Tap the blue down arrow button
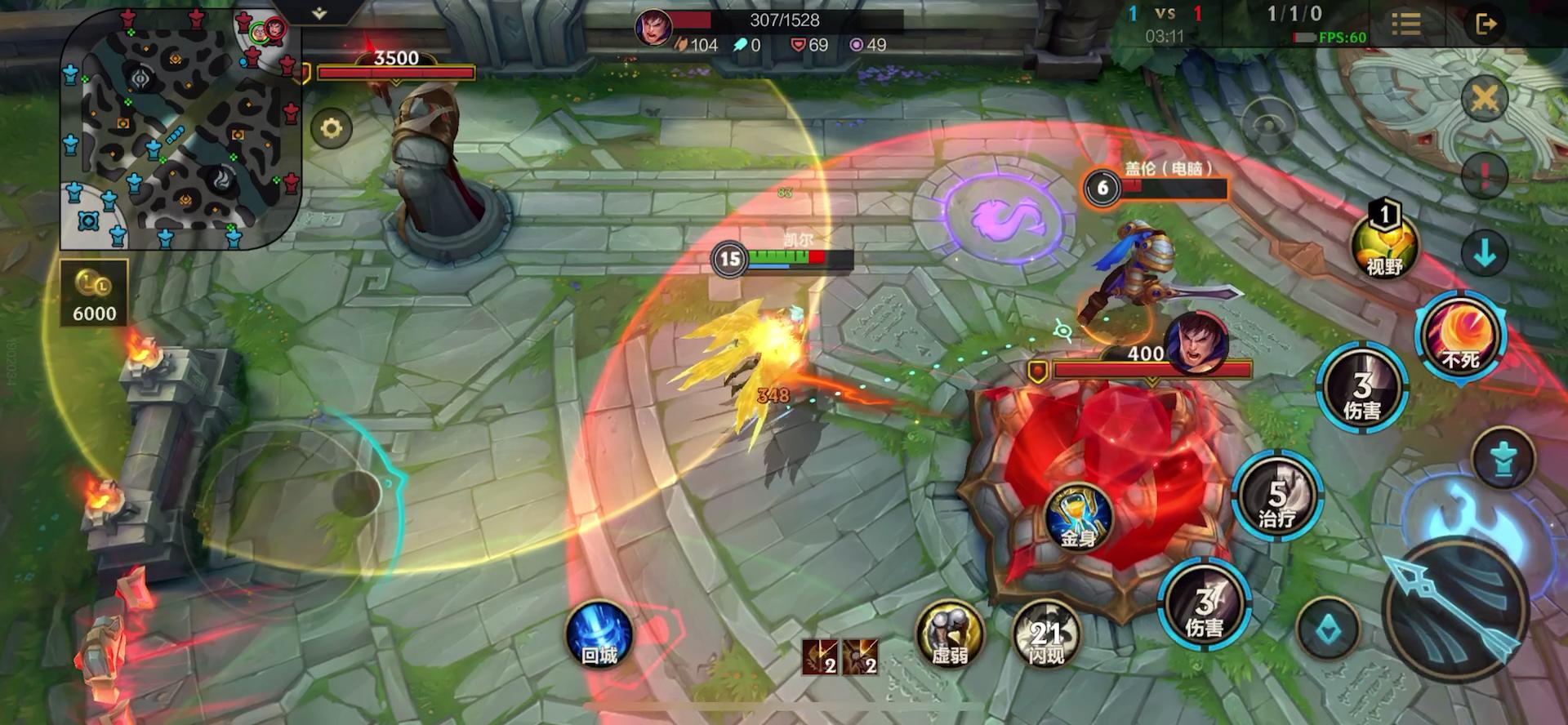This screenshot has width=1568, height=725. (1484, 251)
